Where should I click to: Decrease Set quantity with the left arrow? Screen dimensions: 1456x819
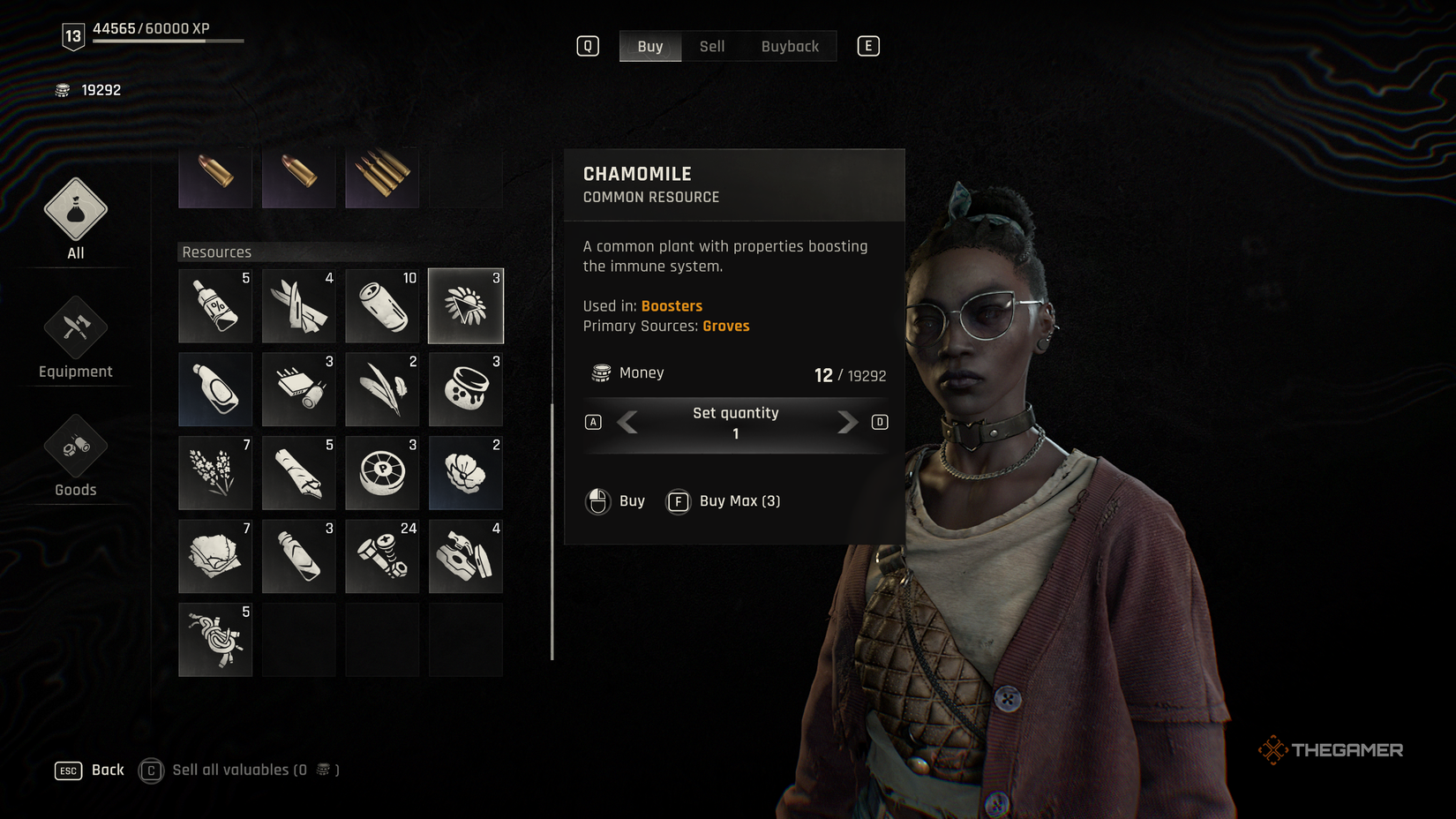[627, 423]
